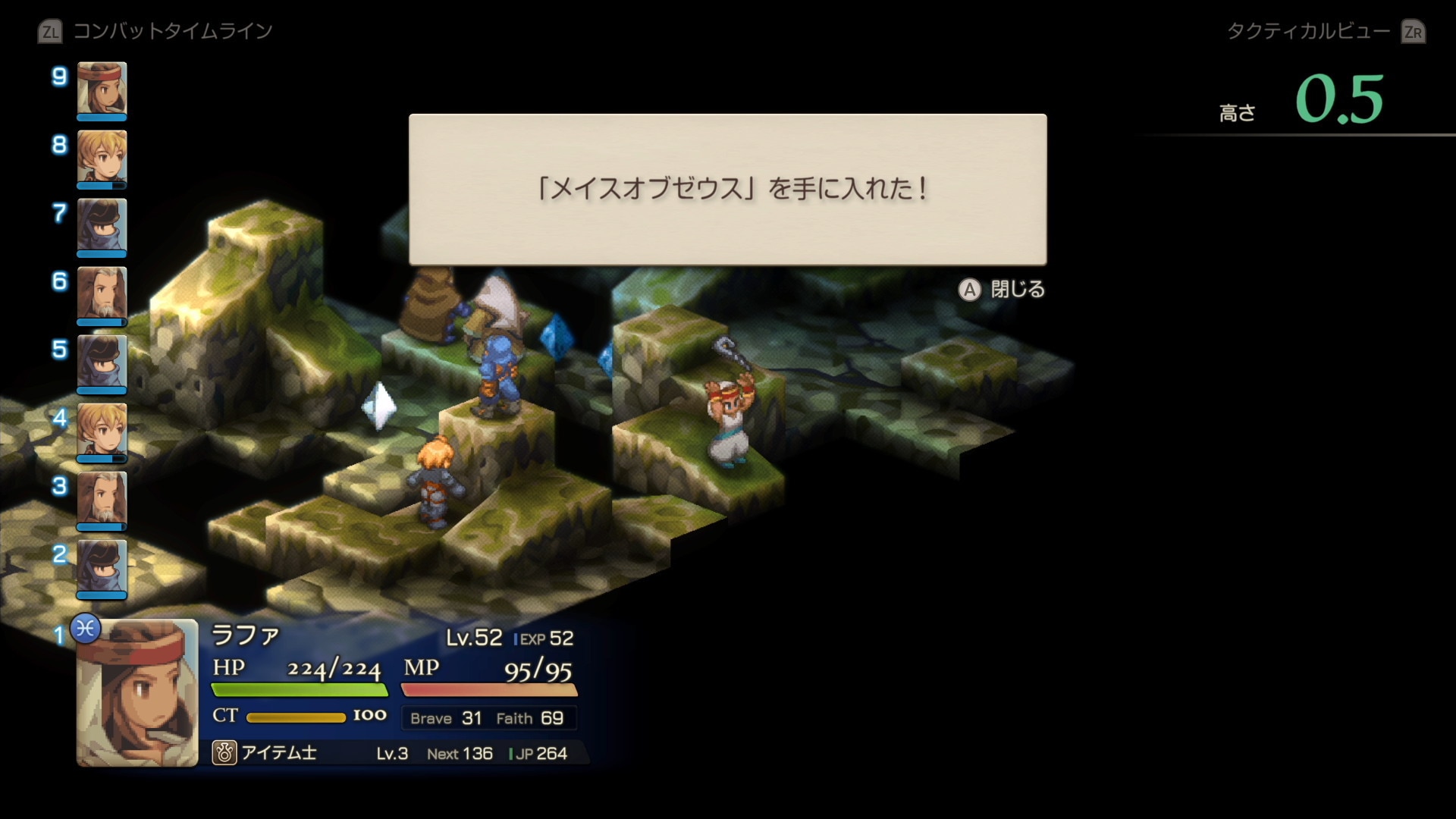The width and height of the screenshot is (1456, 819).
Task: Click the アイテム士 job icon
Action: tap(224, 753)
